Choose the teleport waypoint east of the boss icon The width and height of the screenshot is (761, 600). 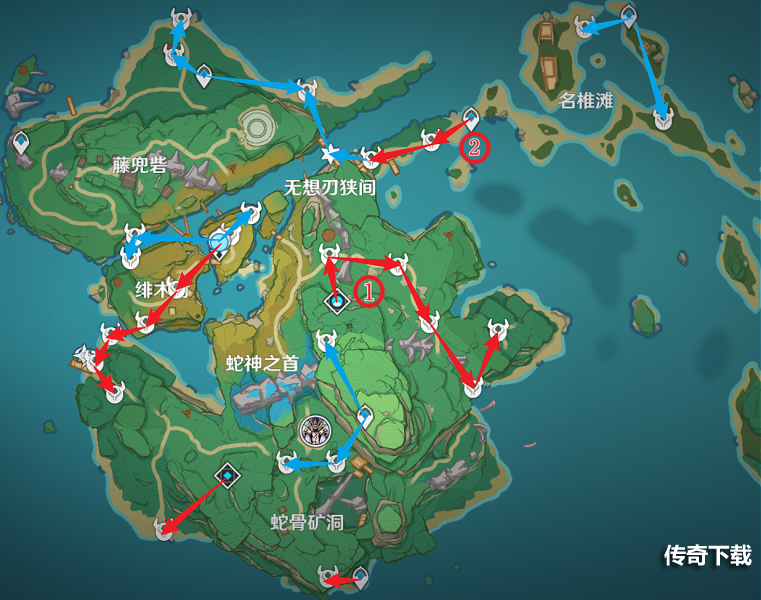point(364,413)
